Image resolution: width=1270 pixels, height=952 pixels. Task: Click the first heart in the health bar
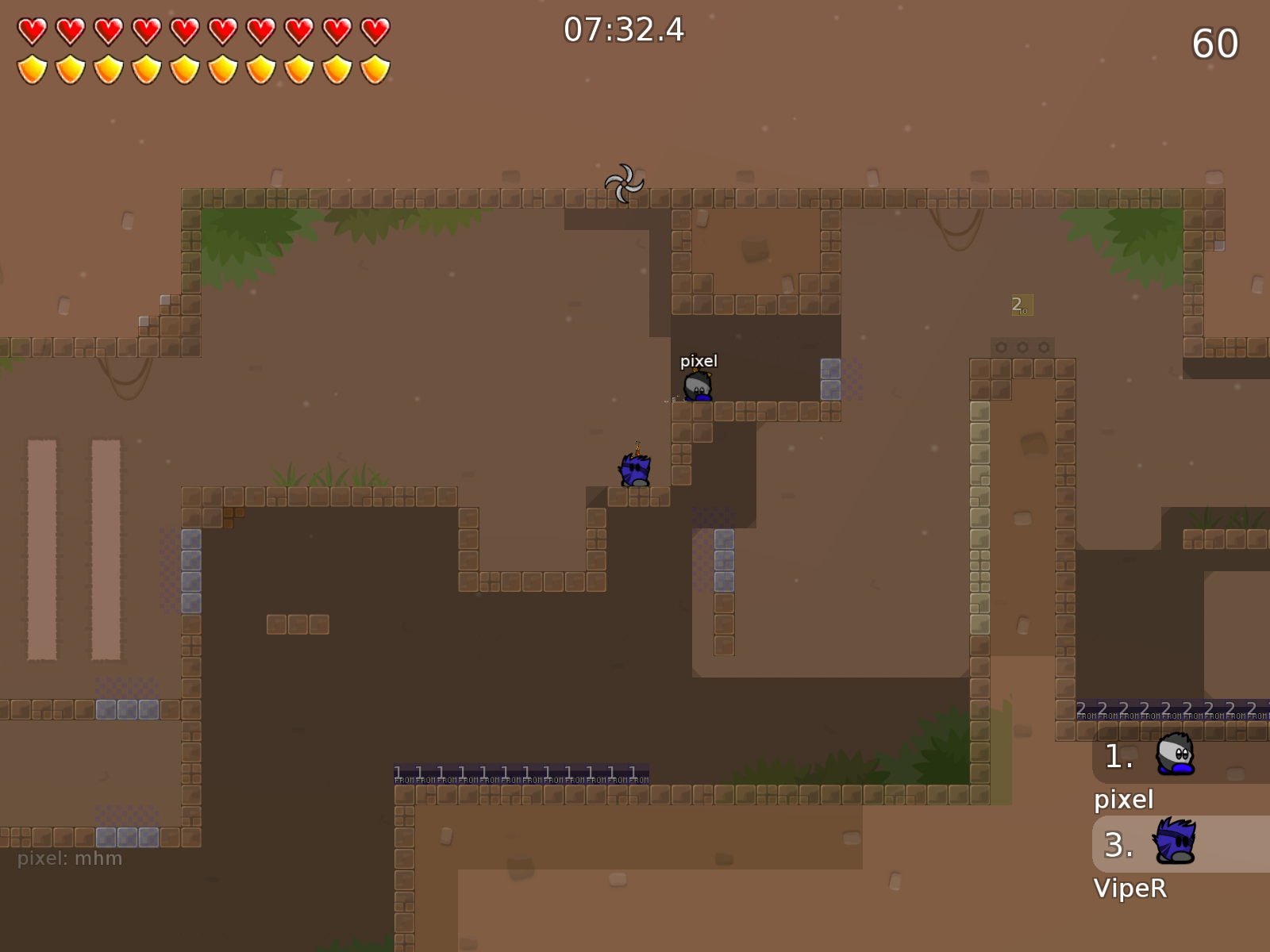pyautogui.click(x=32, y=30)
